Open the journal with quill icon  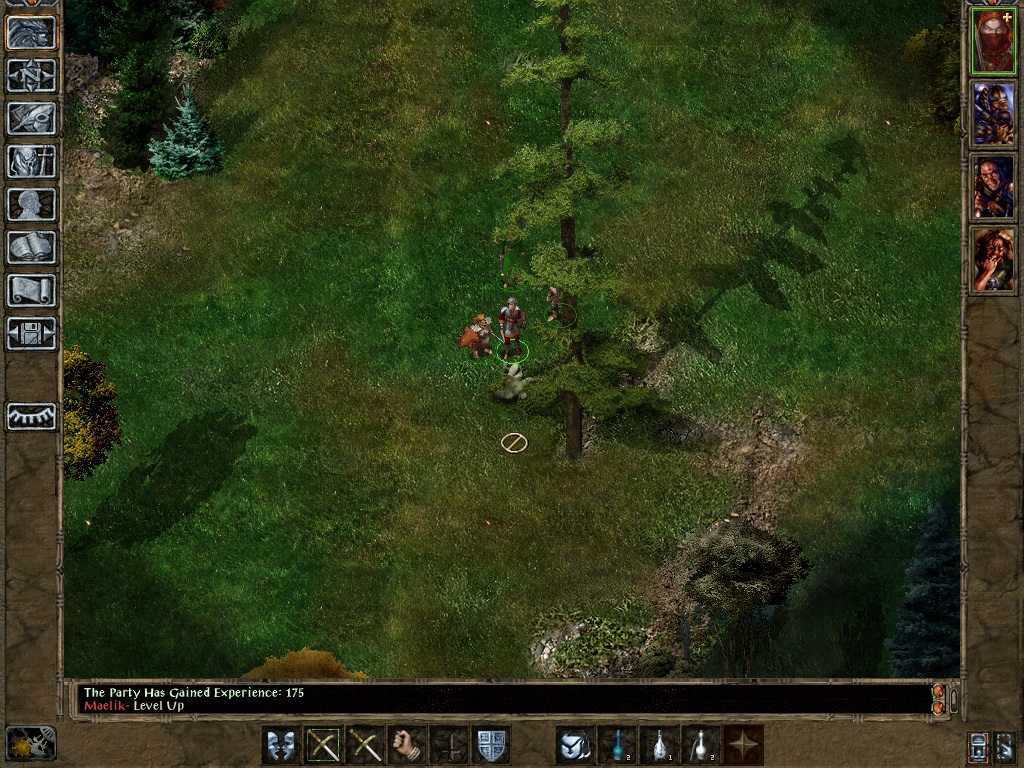point(32,119)
